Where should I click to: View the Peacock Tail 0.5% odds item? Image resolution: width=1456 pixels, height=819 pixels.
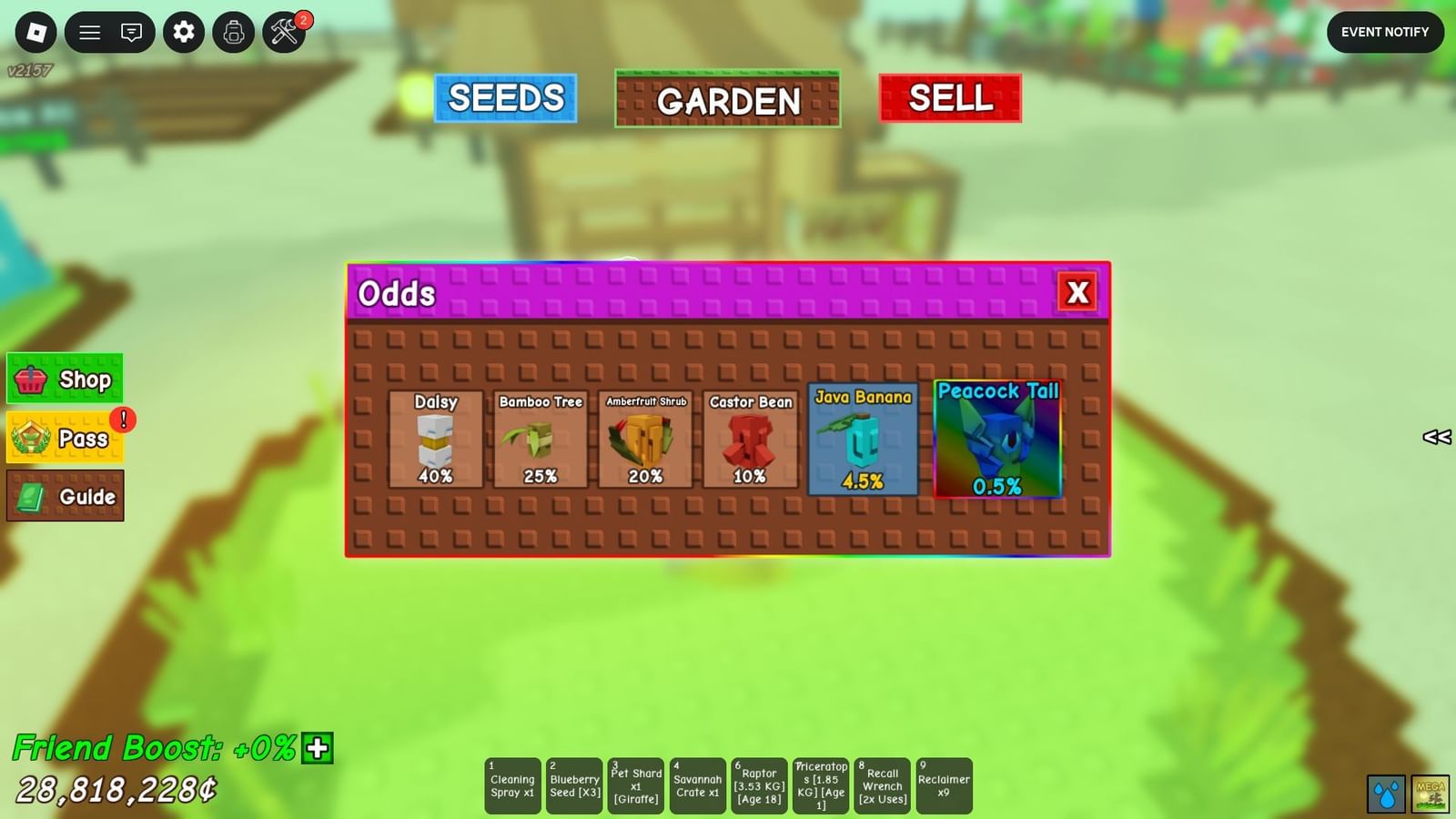(x=996, y=440)
